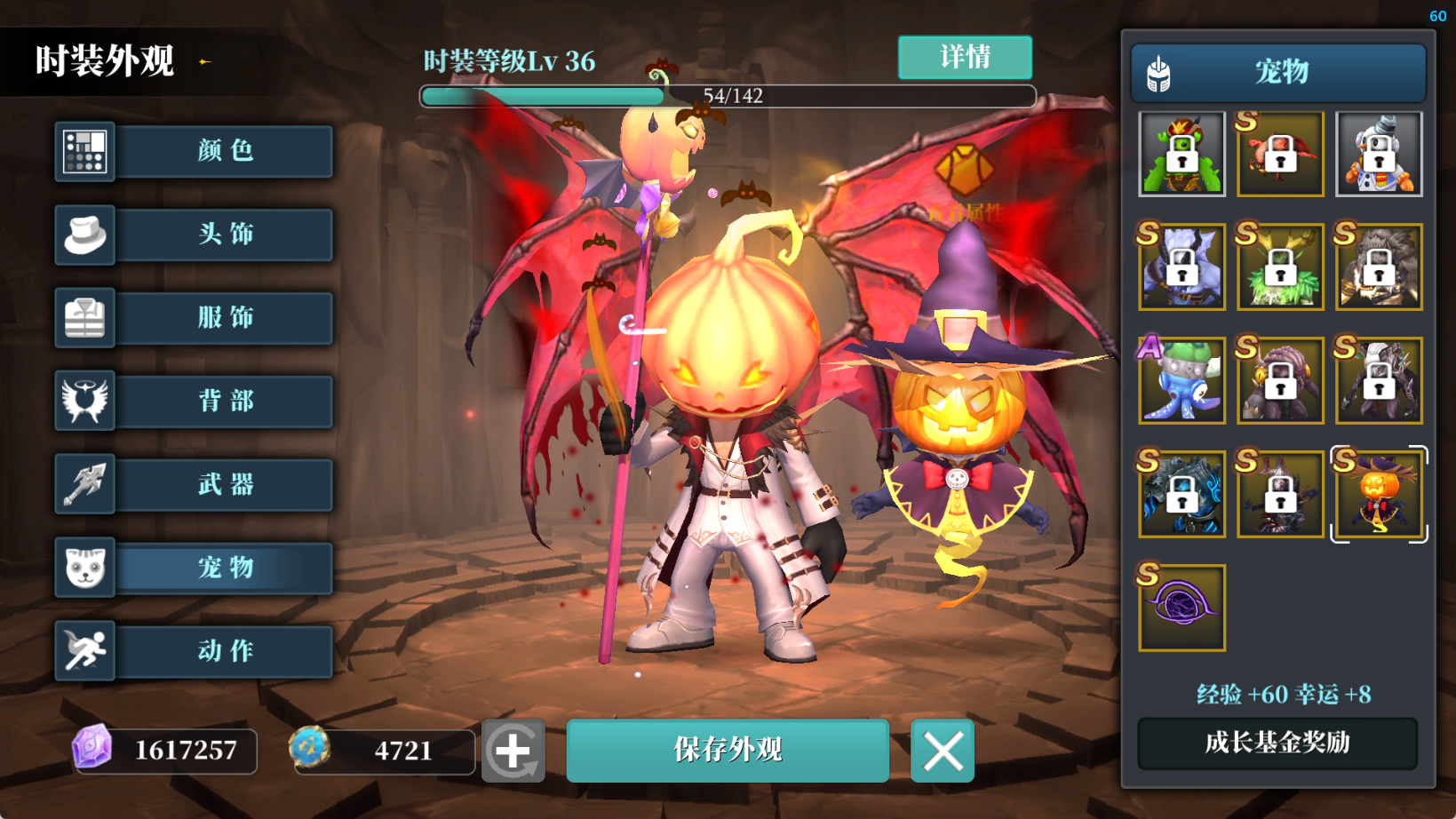The height and width of the screenshot is (819, 1456).
Task: Select the vest icon next to 服饰
Action: [x=84, y=318]
